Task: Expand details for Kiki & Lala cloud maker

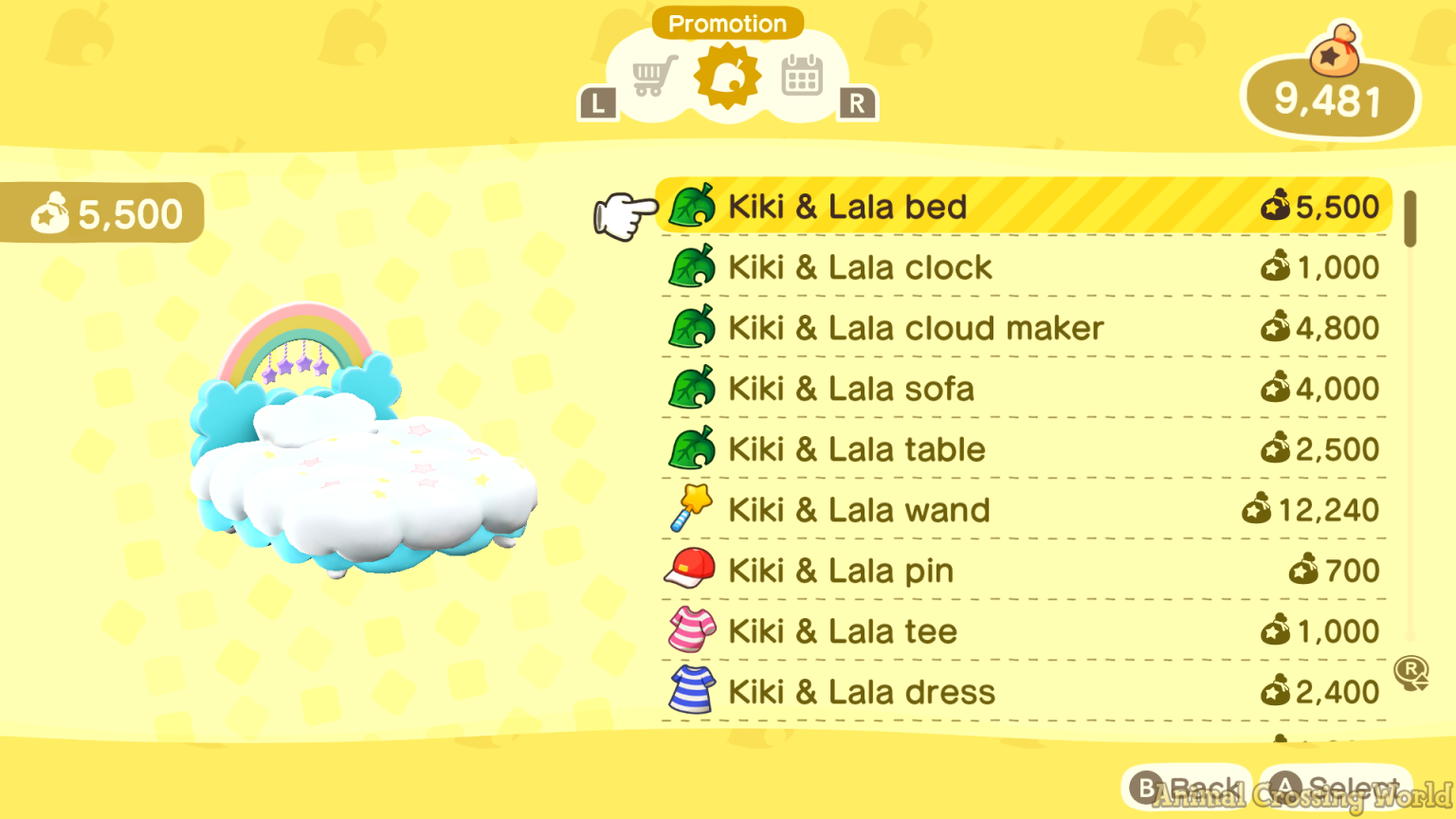Action: pyautogui.click(x=948, y=328)
